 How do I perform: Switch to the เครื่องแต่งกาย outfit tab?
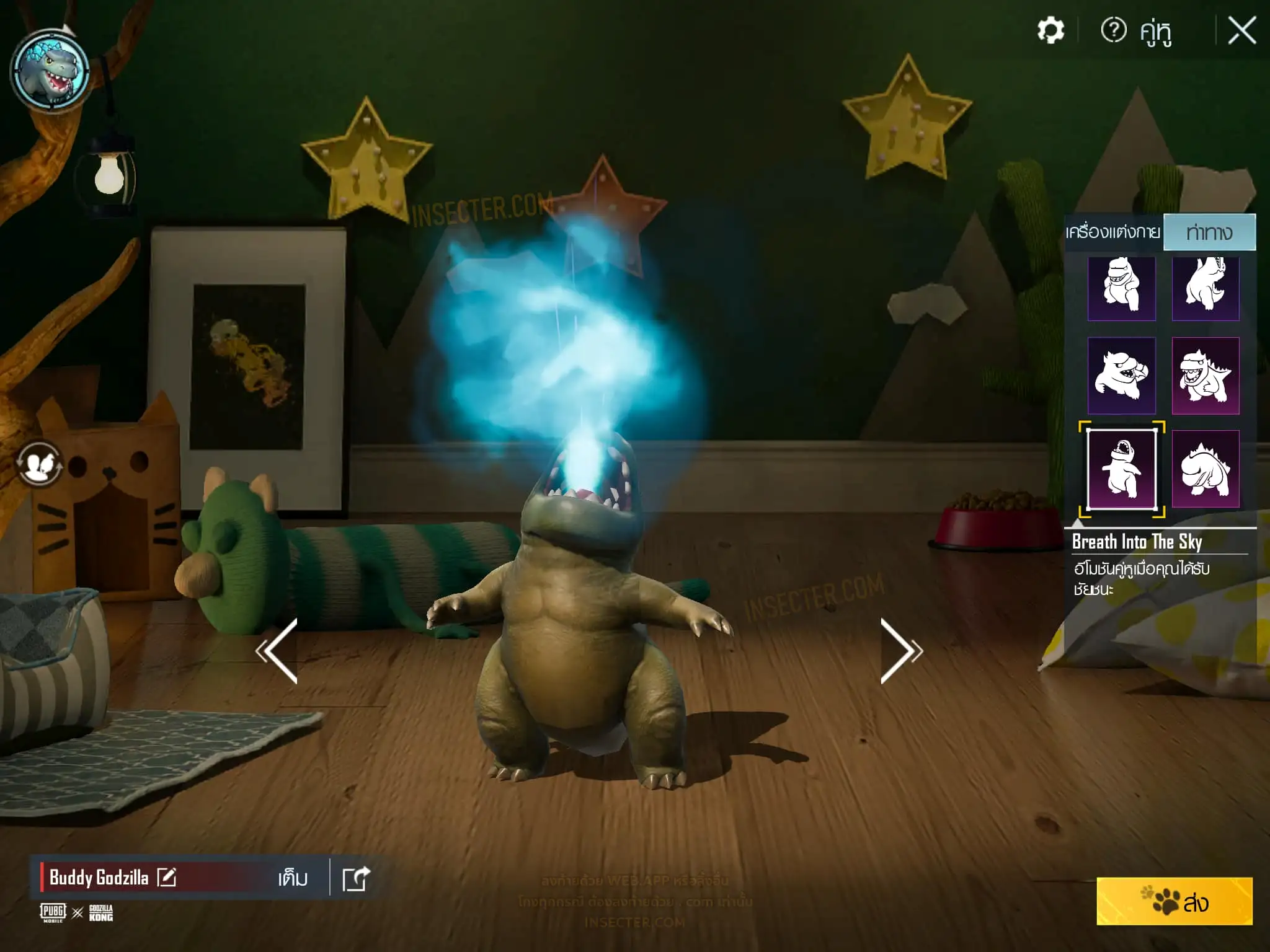[x=1112, y=232]
